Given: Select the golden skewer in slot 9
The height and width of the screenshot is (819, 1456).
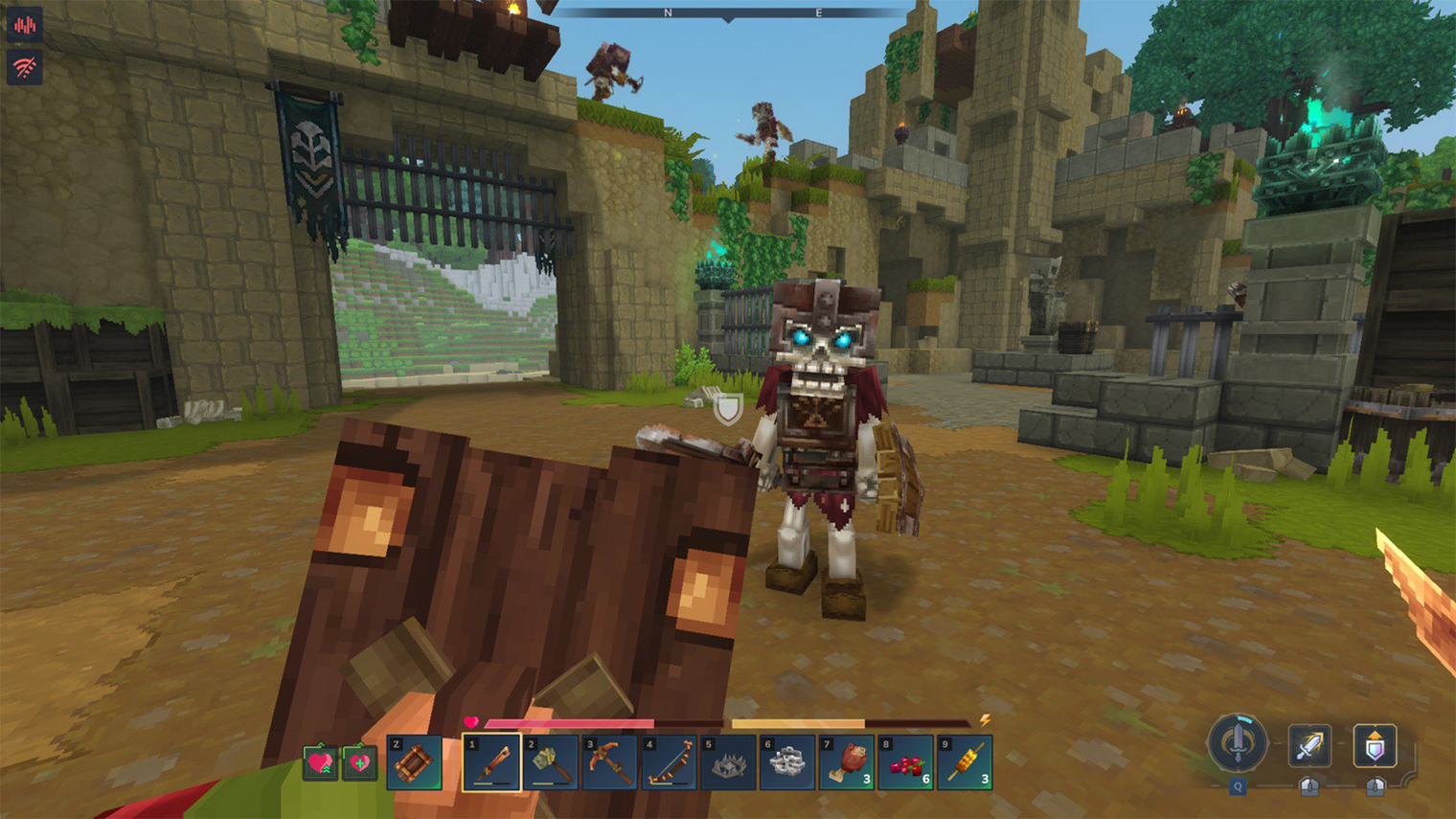Looking at the screenshot, I should 966,762.
